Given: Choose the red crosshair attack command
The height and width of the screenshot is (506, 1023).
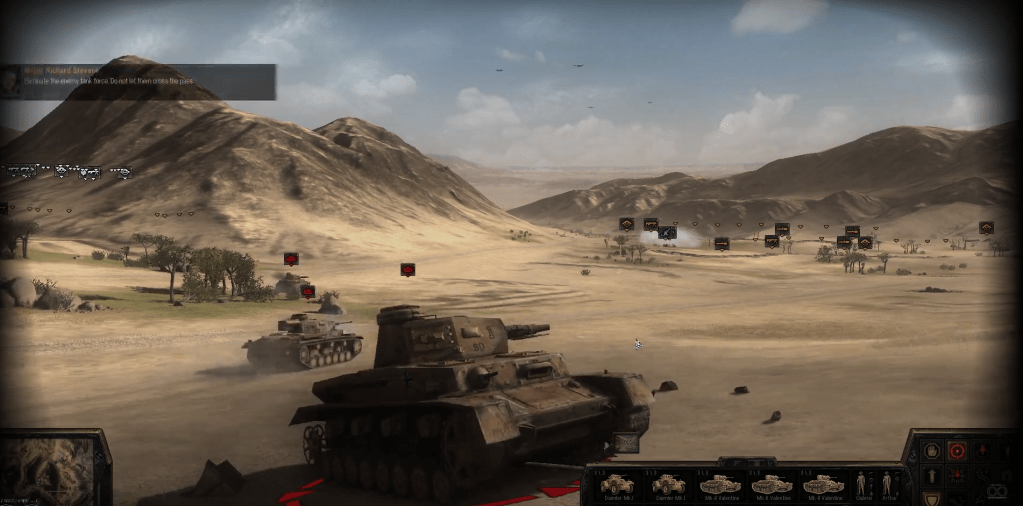Looking at the screenshot, I should click(x=956, y=450).
